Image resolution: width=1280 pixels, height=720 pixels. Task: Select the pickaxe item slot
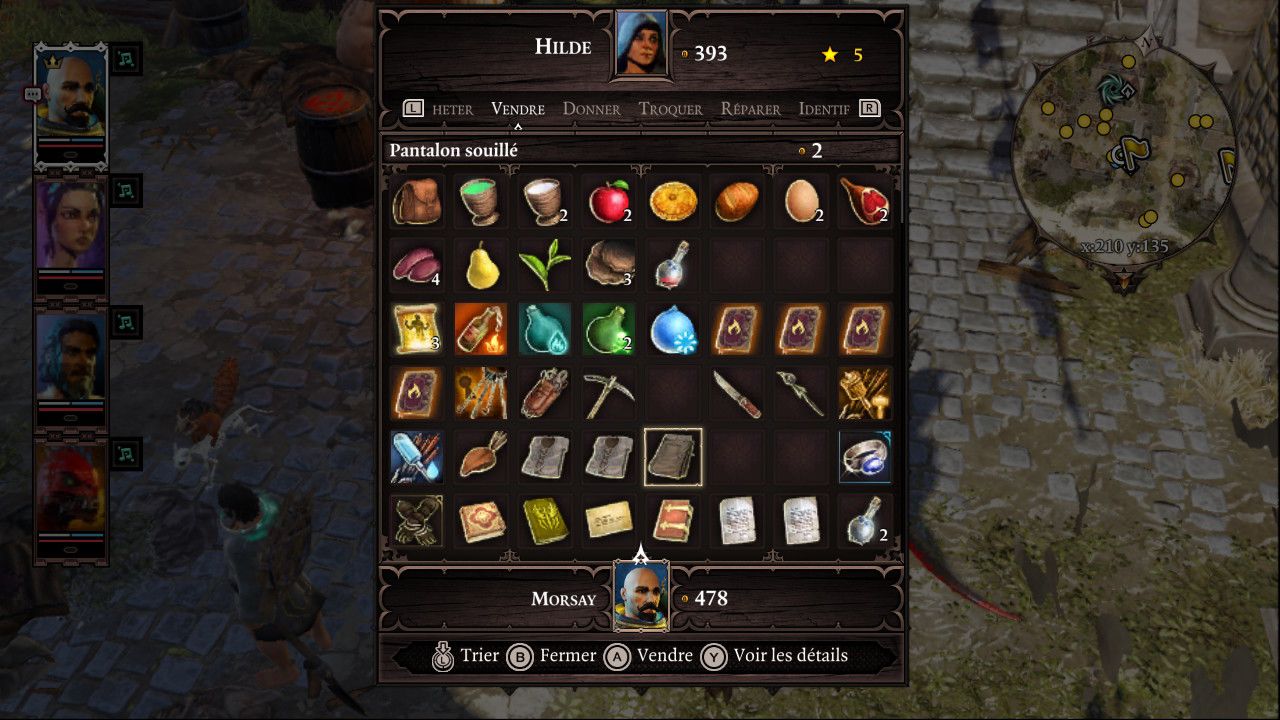pos(609,394)
